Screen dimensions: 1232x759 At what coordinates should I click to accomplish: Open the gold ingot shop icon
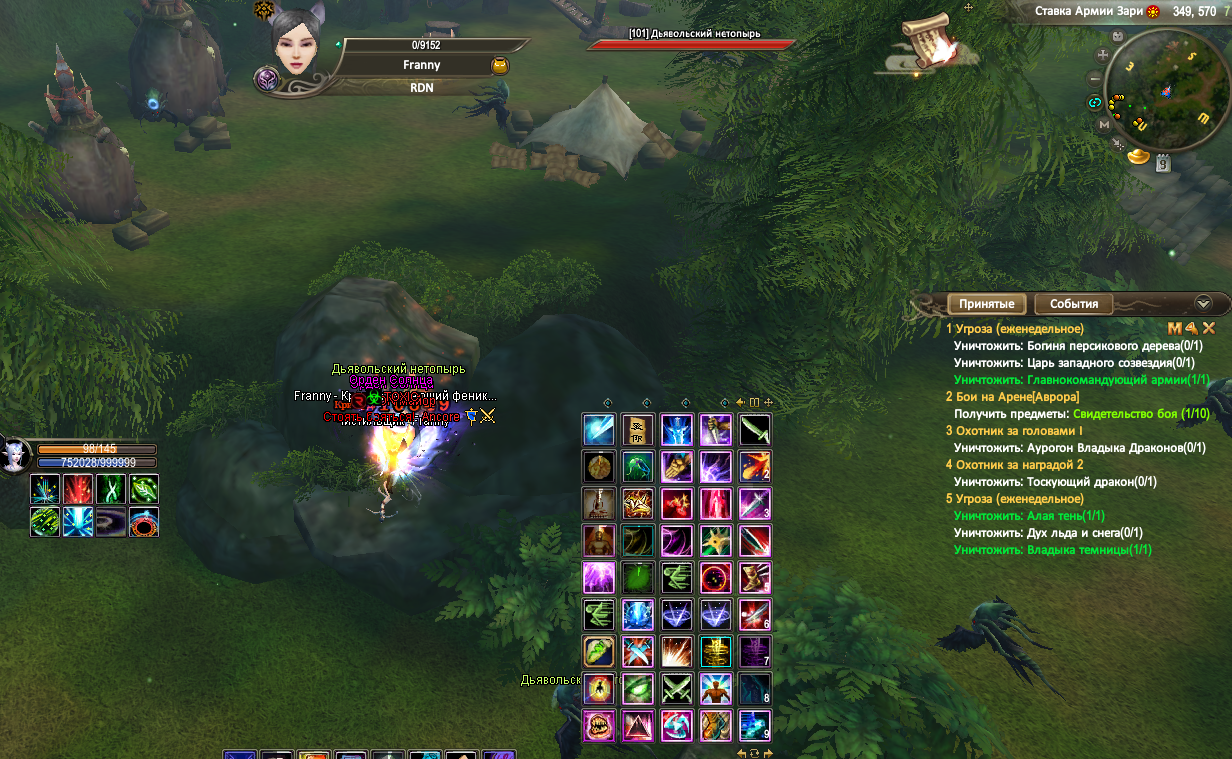1138,156
